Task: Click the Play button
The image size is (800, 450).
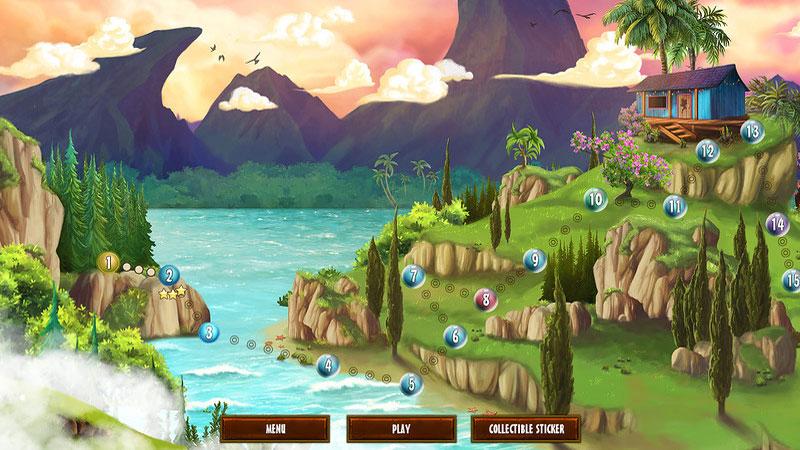Action: click(x=400, y=429)
